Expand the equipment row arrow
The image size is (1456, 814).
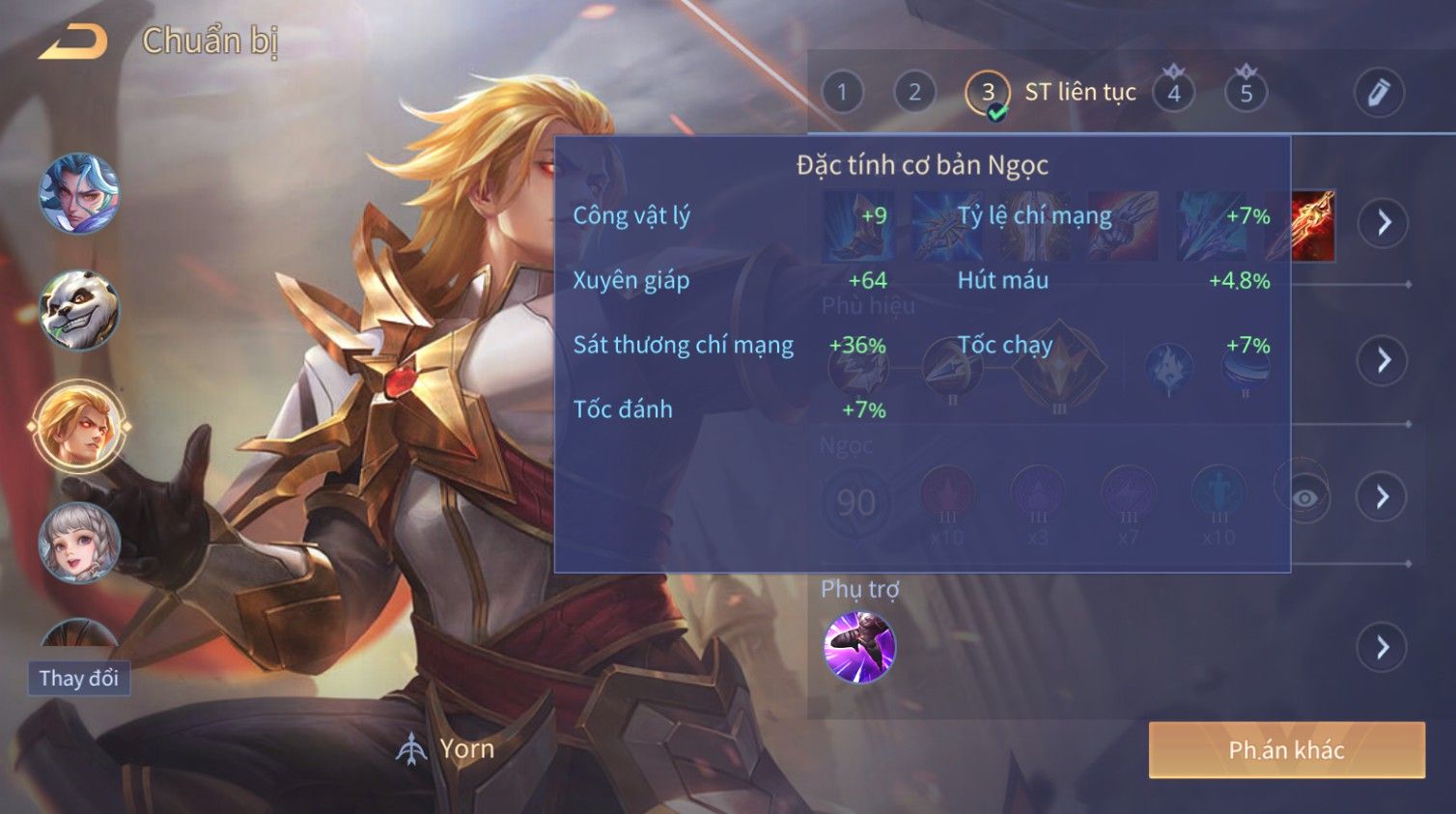point(1383,223)
